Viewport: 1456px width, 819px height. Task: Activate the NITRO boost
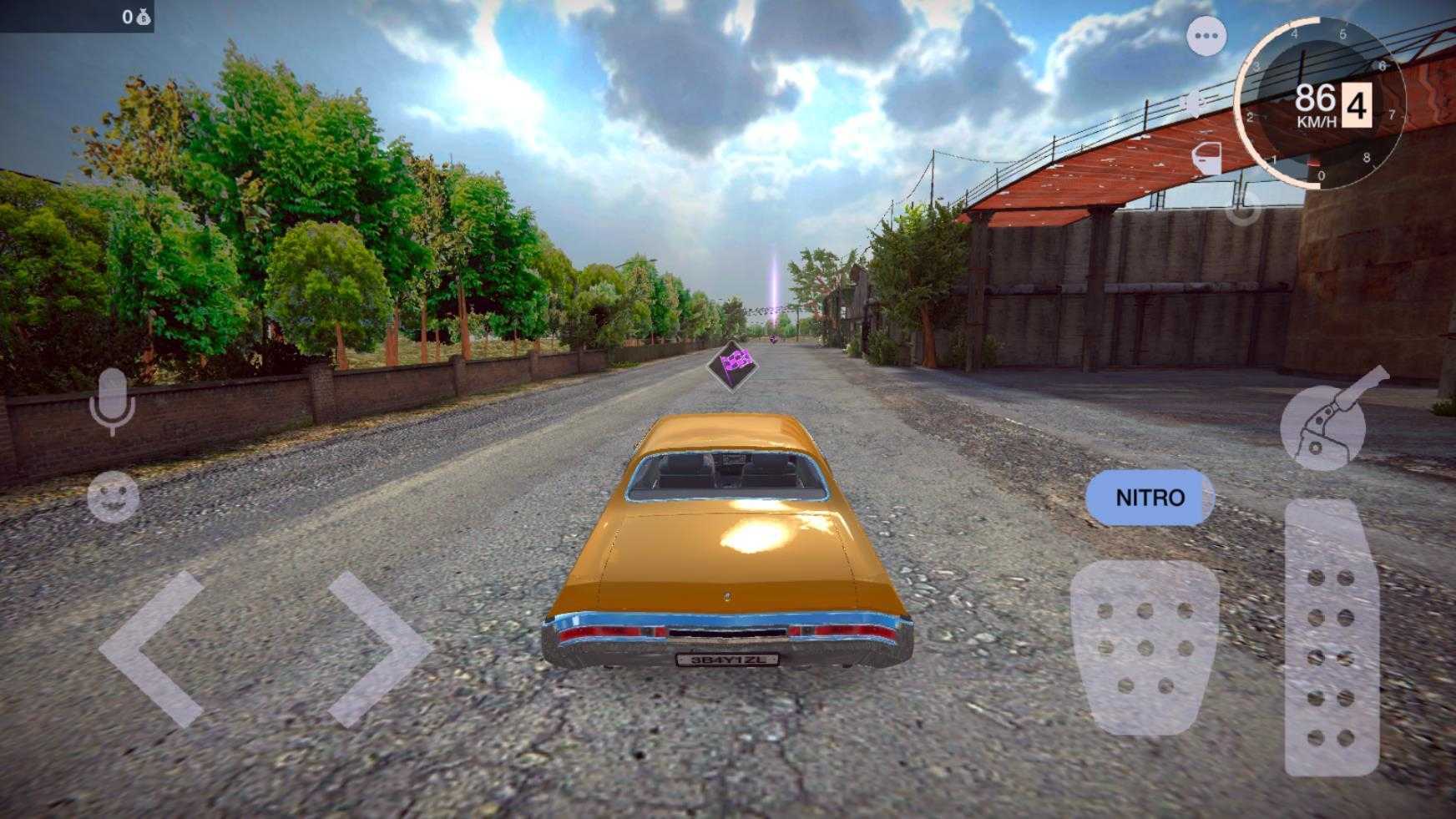1150,498
